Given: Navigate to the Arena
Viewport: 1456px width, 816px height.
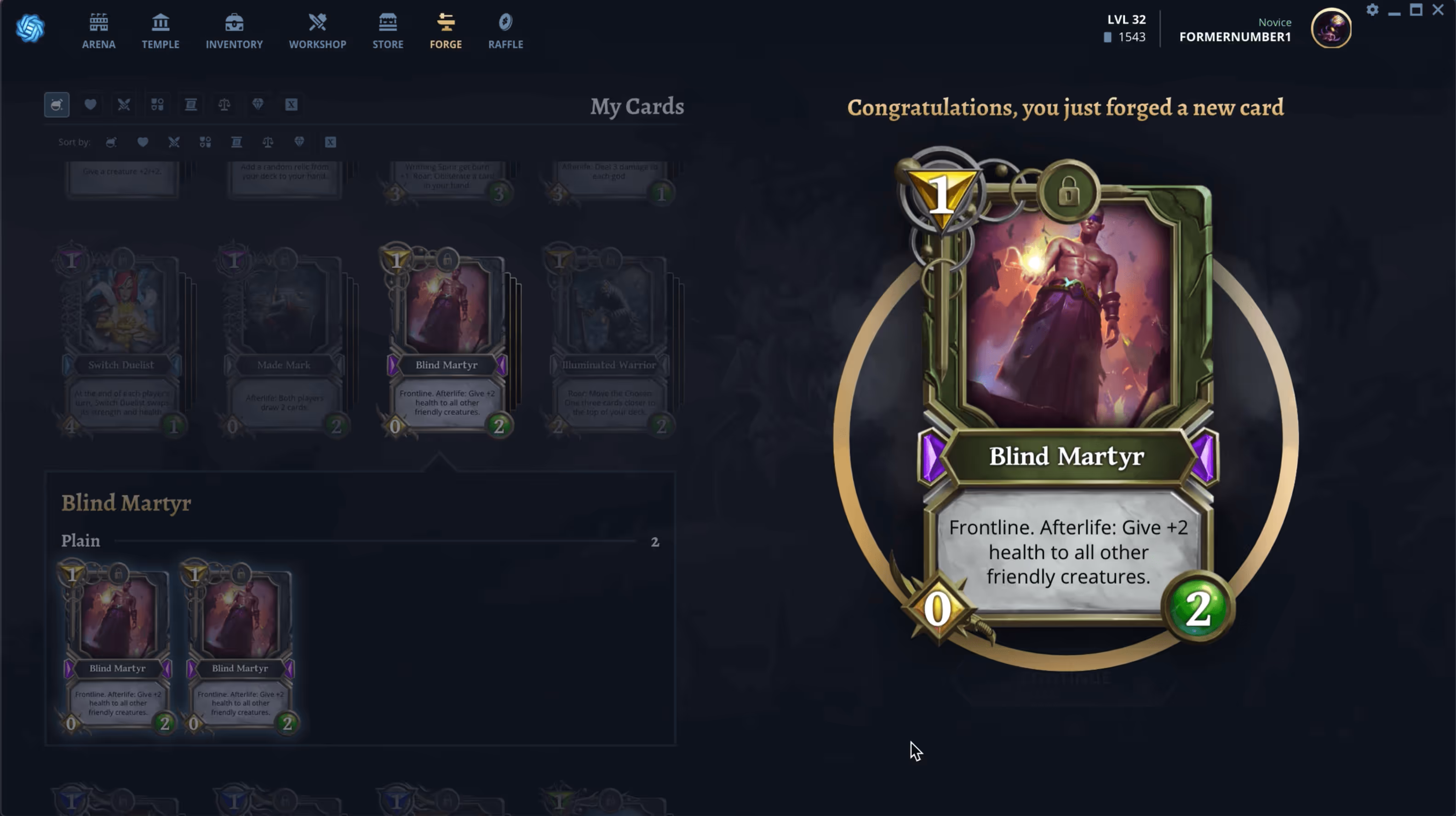Looking at the screenshot, I should pyautogui.click(x=99, y=31).
